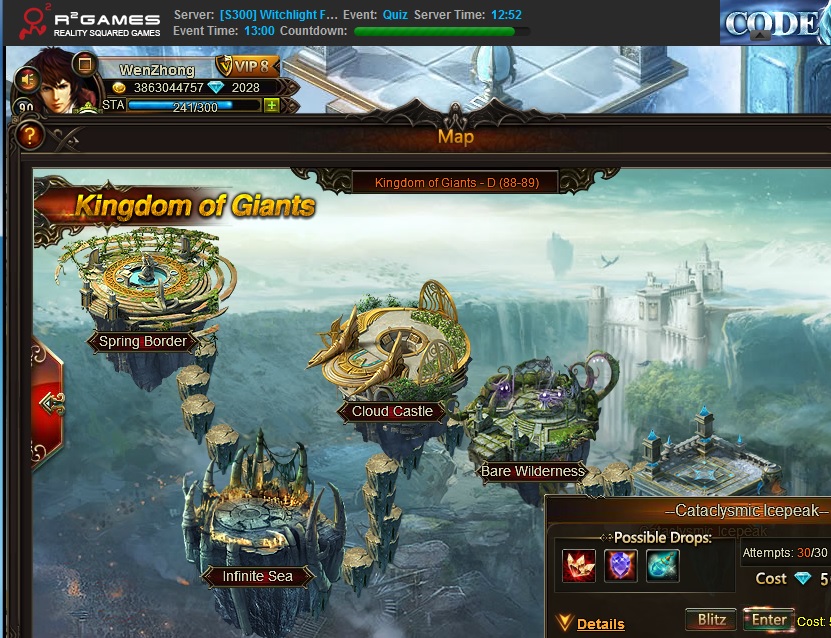Go to the previous map page with the left arrow
The height and width of the screenshot is (638, 831).
pyautogui.click(x=50, y=402)
